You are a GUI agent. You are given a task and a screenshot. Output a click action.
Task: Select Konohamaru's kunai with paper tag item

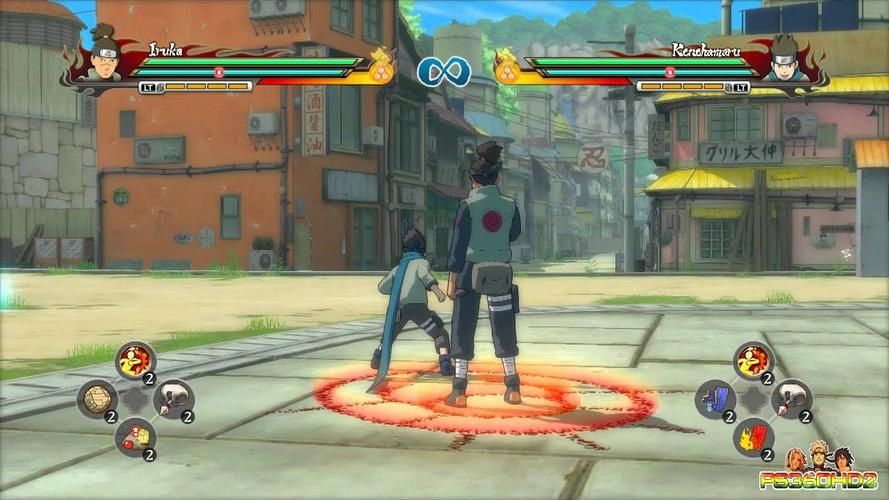pyautogui.click(x=791, y=399)
